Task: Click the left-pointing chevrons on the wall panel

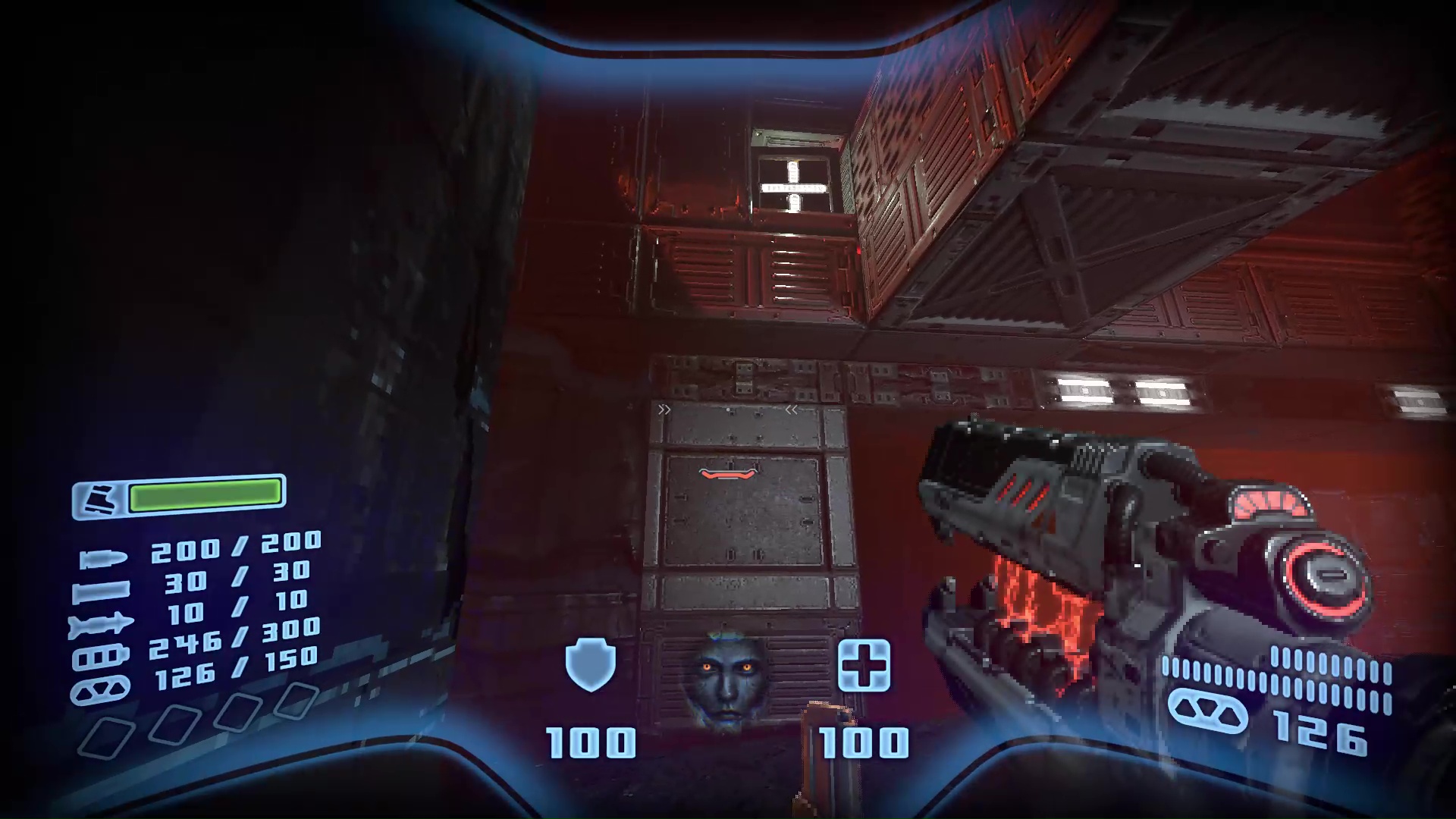Action: 792,409
